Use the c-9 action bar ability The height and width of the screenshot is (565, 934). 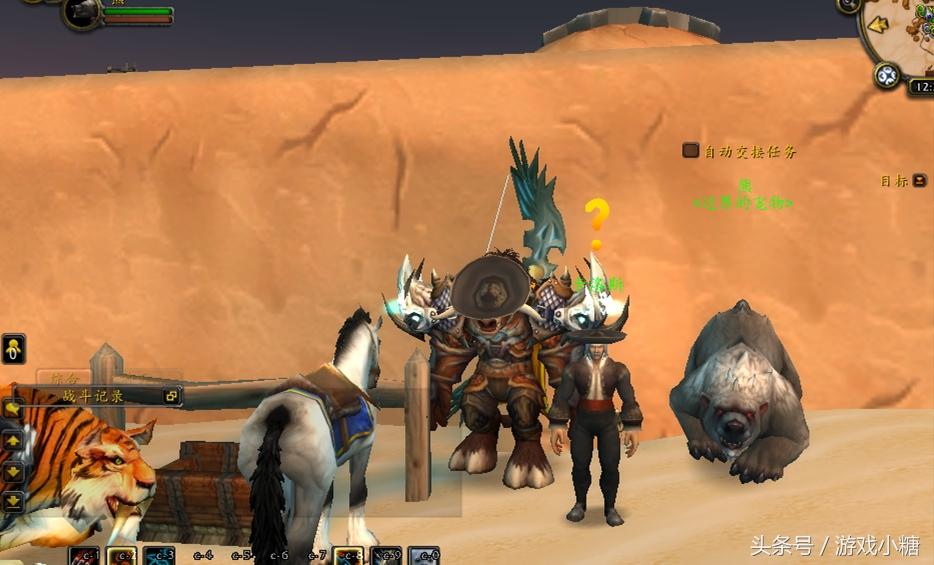tap(387, 555)
